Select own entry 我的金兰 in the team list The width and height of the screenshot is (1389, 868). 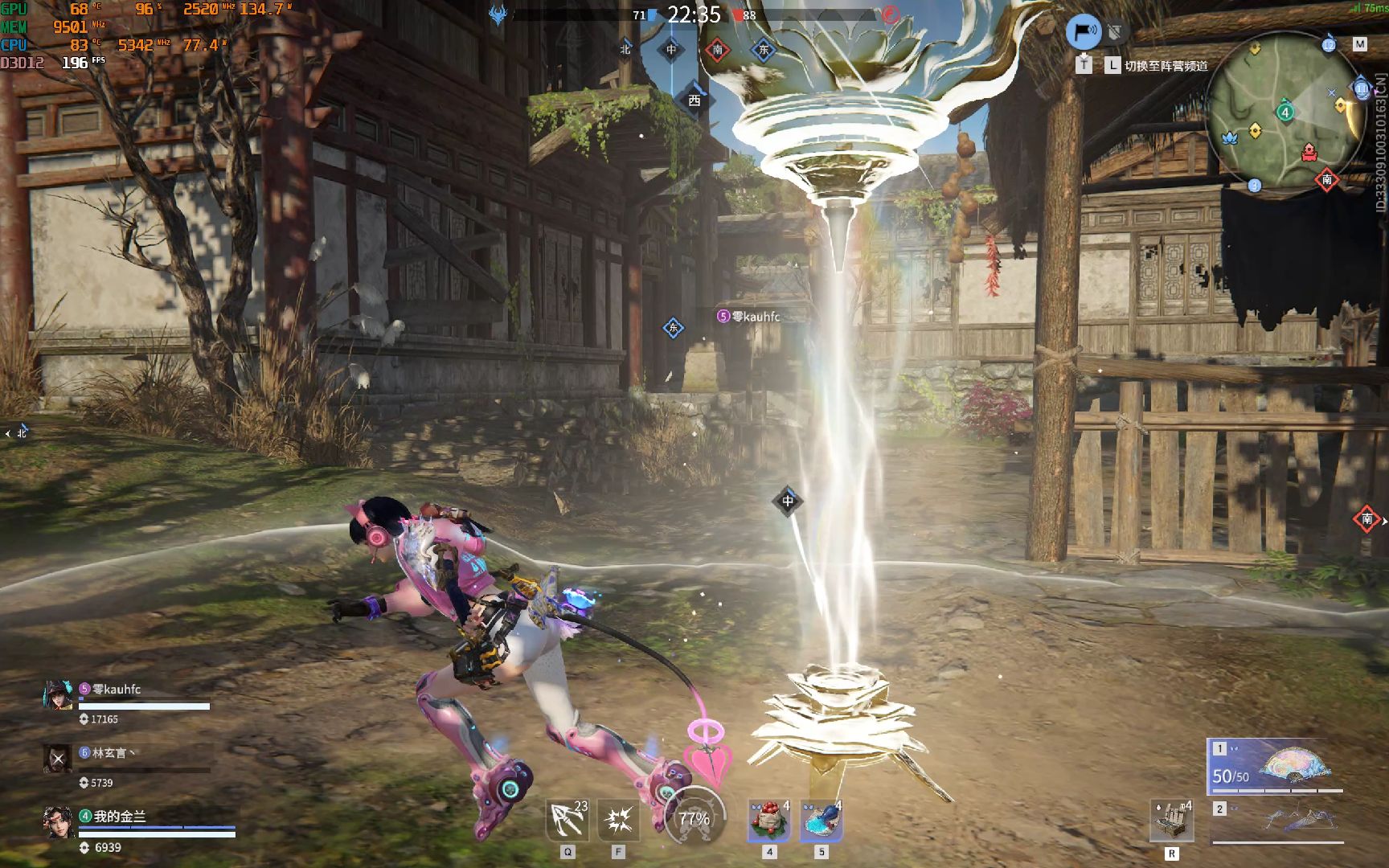click(119, 817)
